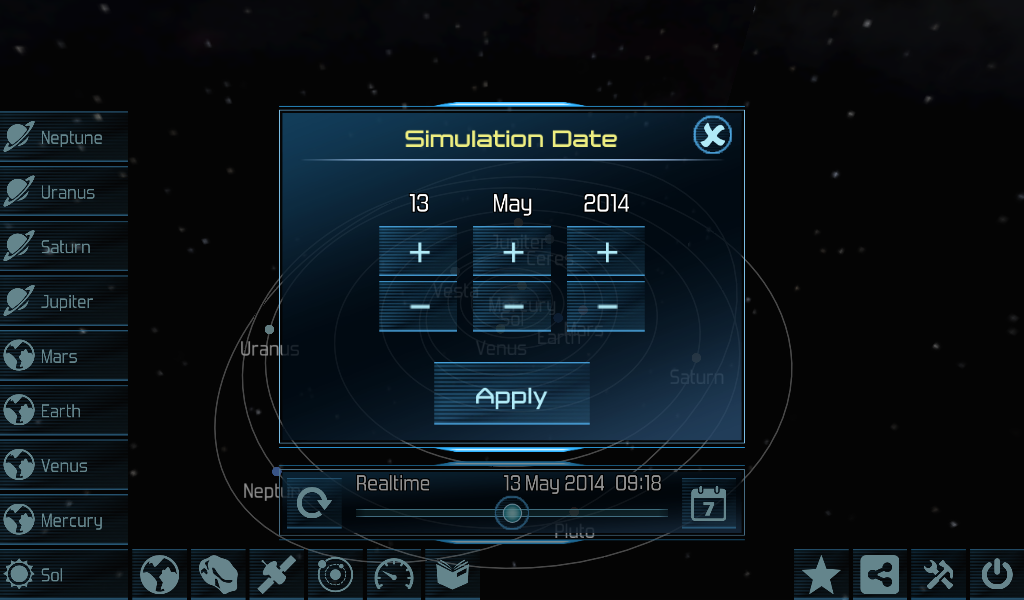Click the time speed slider knob
1024x600 pixels.
tap(512, 513)
